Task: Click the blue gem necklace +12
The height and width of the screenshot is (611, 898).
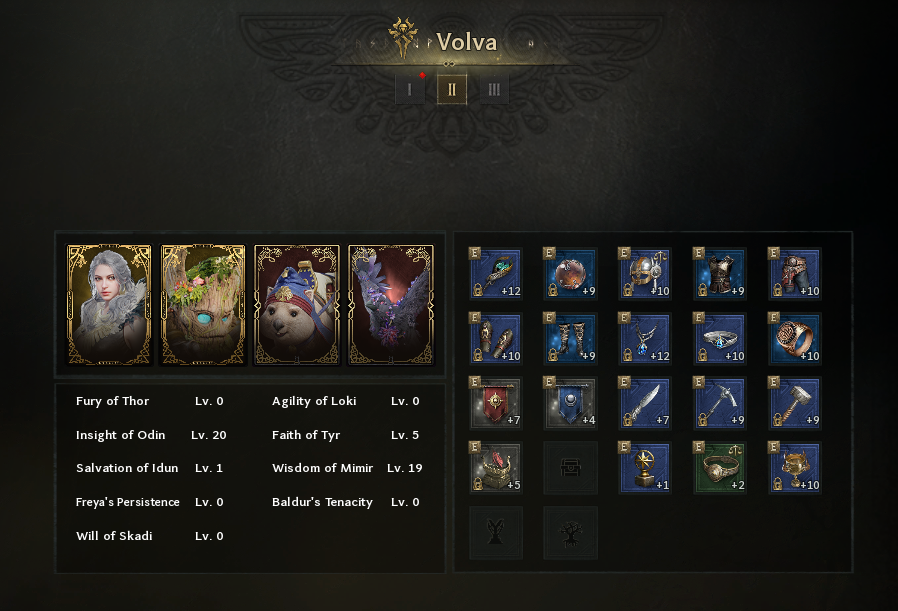Action: point(645,338)
